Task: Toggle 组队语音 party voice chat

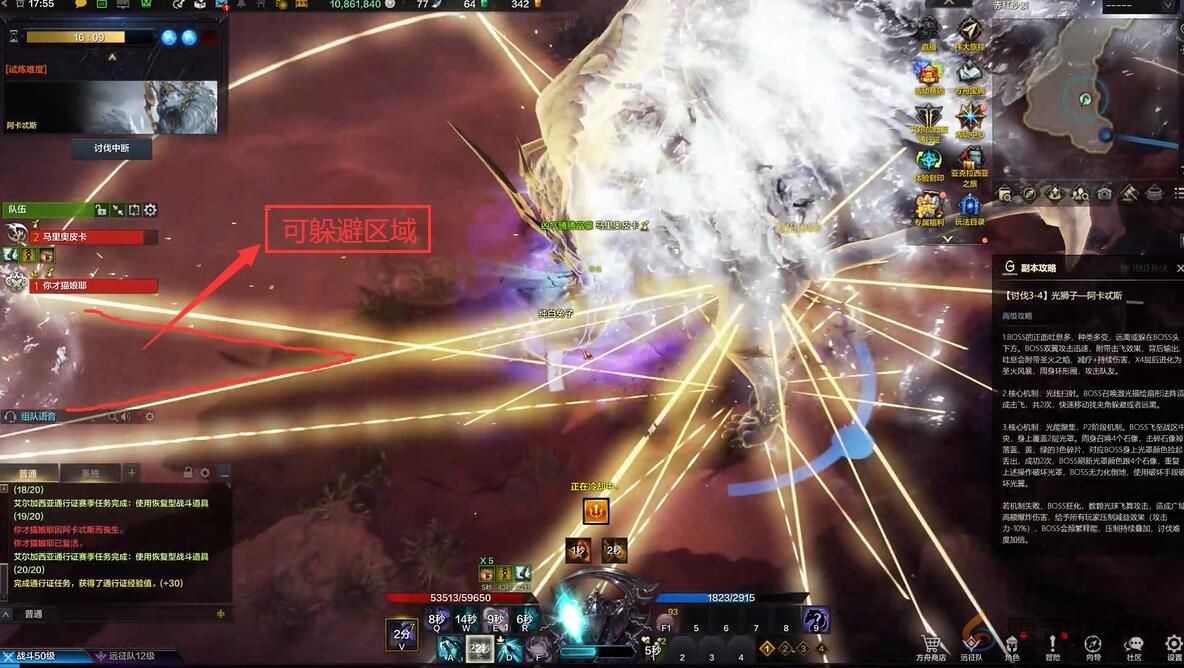Action: pyautogui.click(x=40, y=416)
